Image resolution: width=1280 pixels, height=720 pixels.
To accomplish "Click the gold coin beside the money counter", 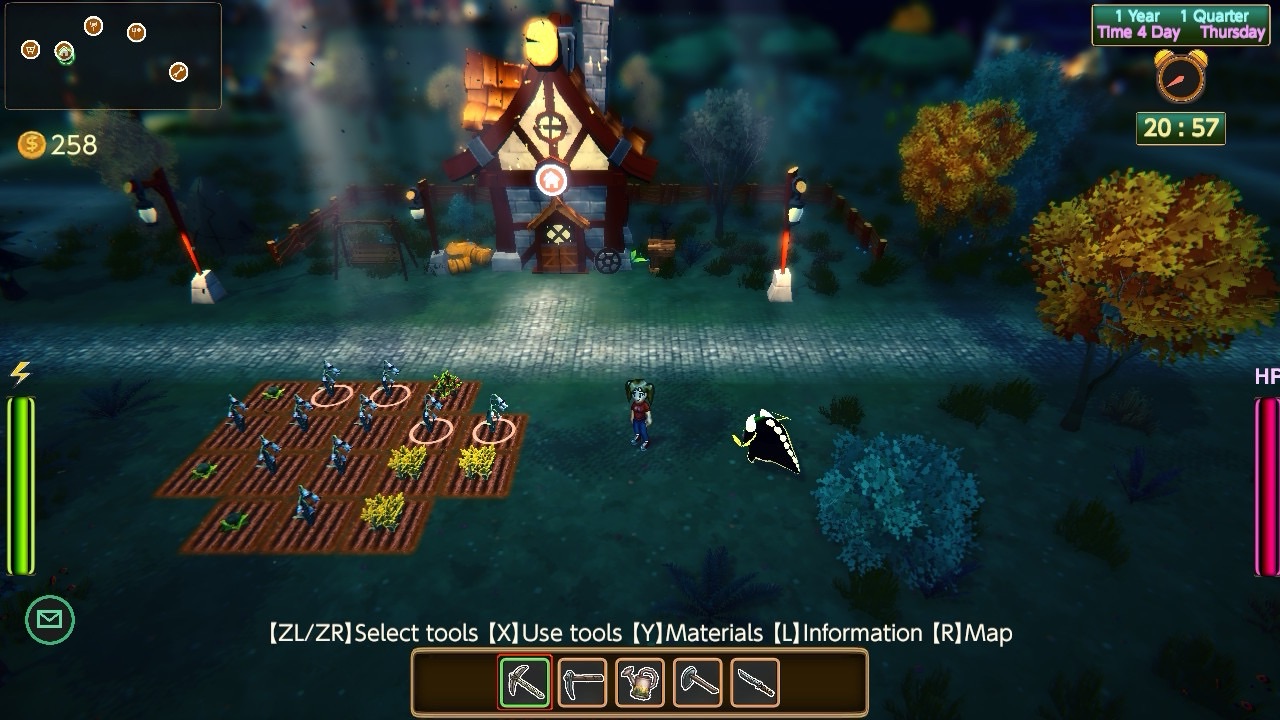I will pos(33,146).
